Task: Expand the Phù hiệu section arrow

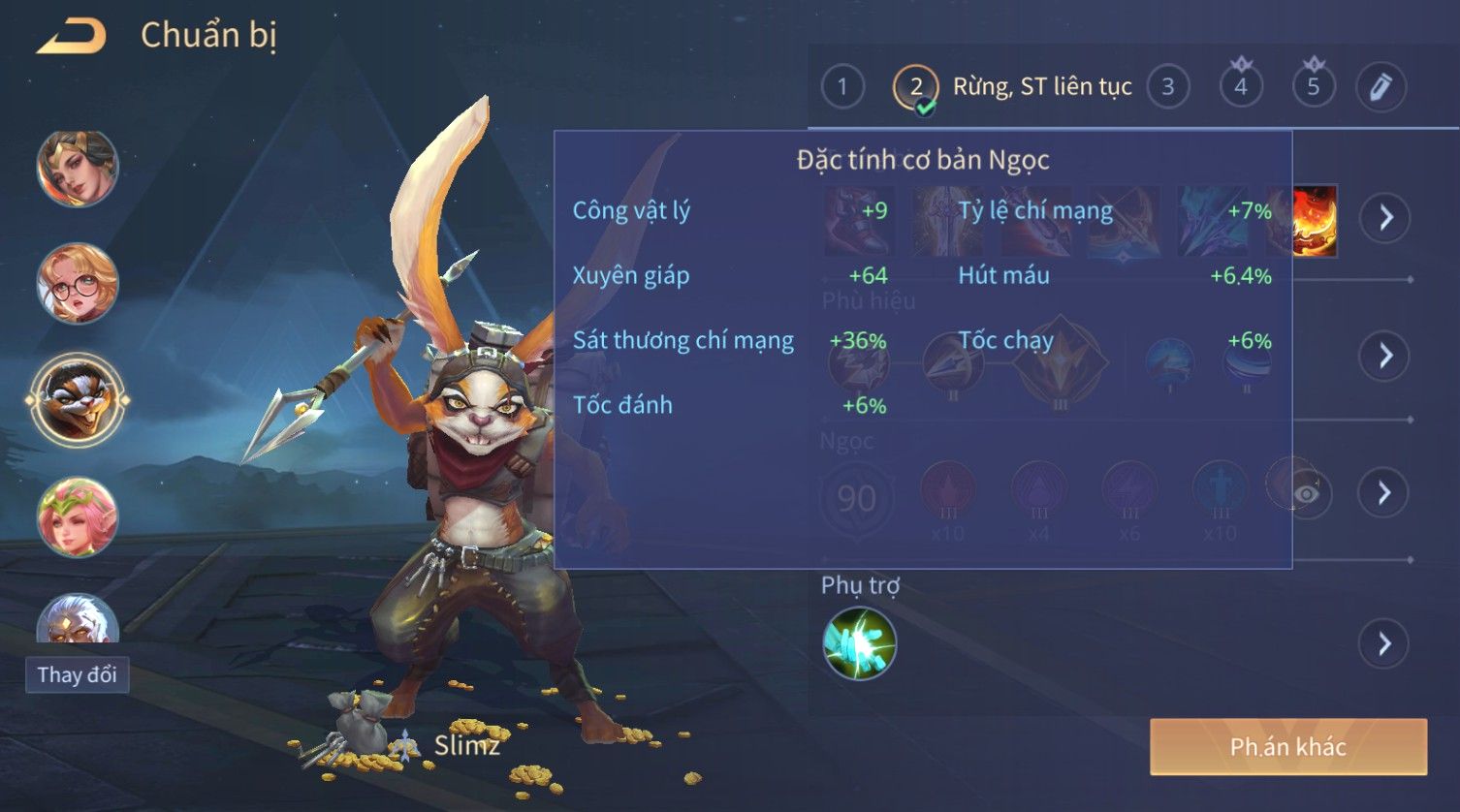Action: (x=1384, y=356)
